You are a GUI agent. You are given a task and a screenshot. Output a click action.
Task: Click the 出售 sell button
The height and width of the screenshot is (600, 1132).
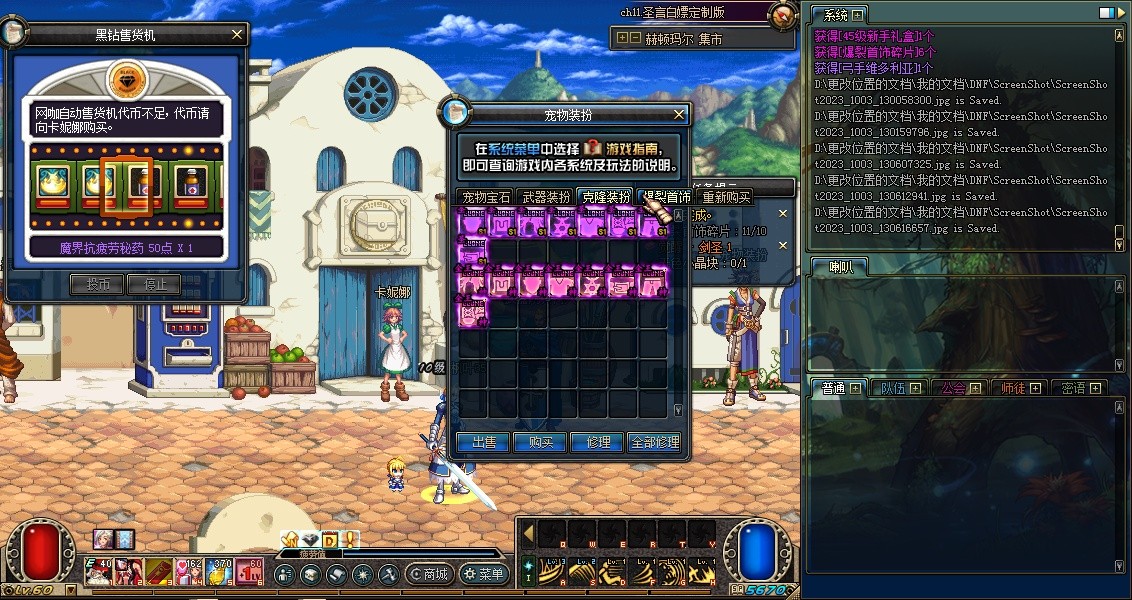click(483, 442)
